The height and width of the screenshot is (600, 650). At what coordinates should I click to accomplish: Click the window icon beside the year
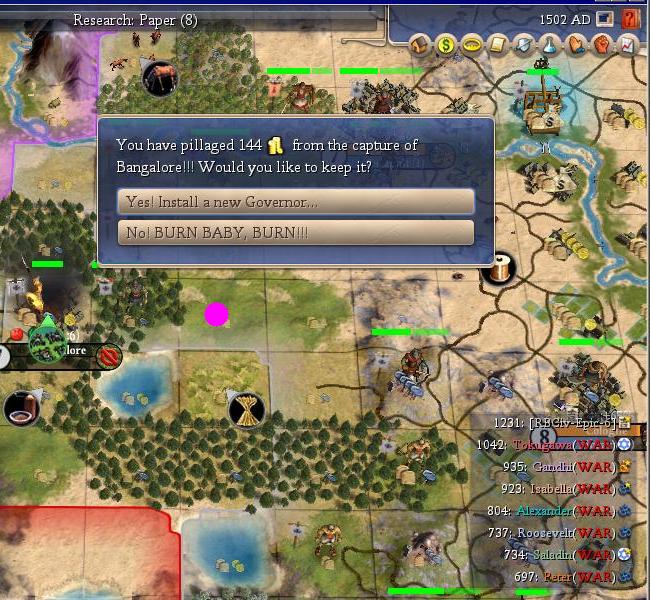pos(605,19)
